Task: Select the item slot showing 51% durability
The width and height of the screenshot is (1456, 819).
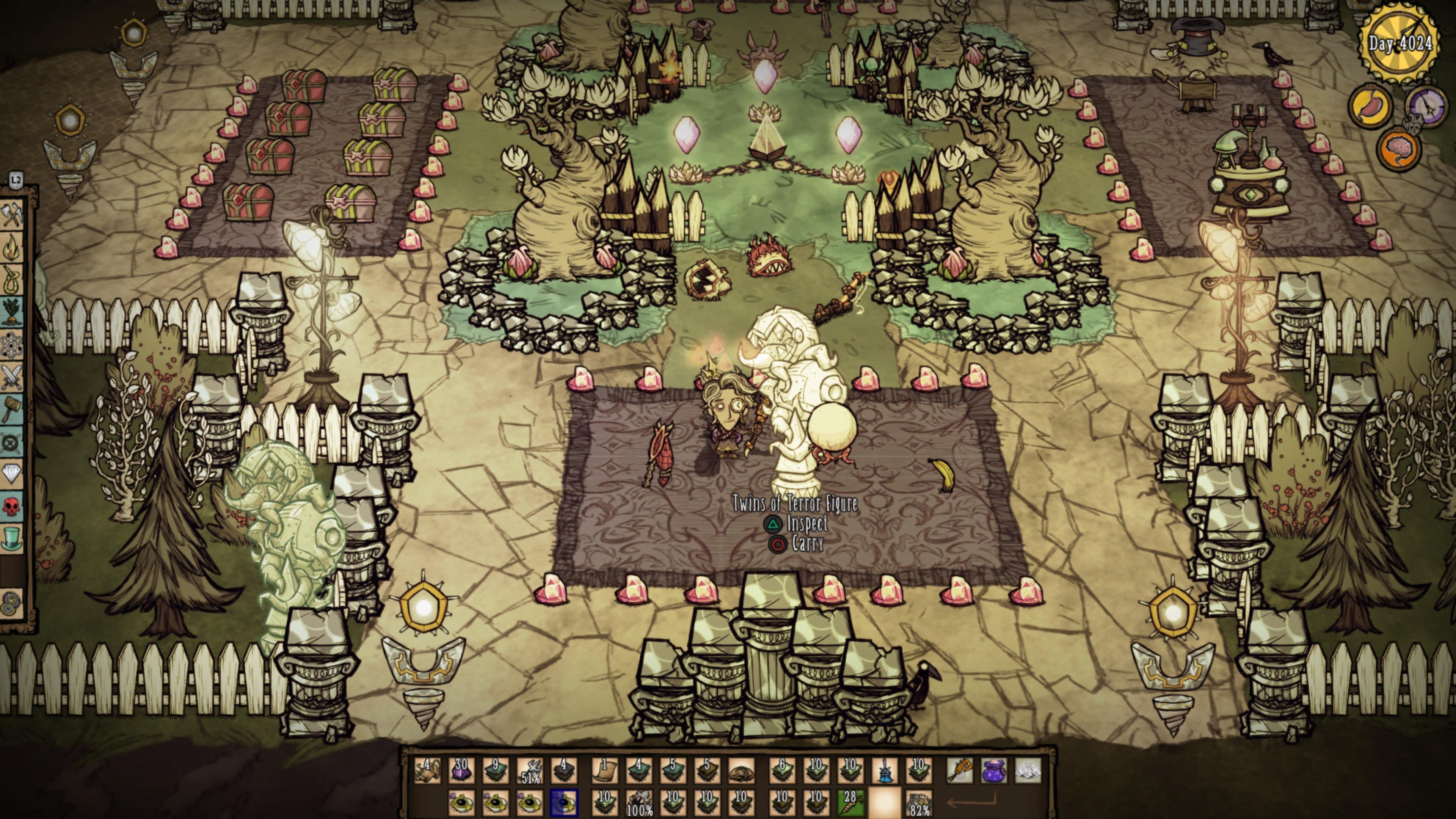Action: [x=530, y=771]
